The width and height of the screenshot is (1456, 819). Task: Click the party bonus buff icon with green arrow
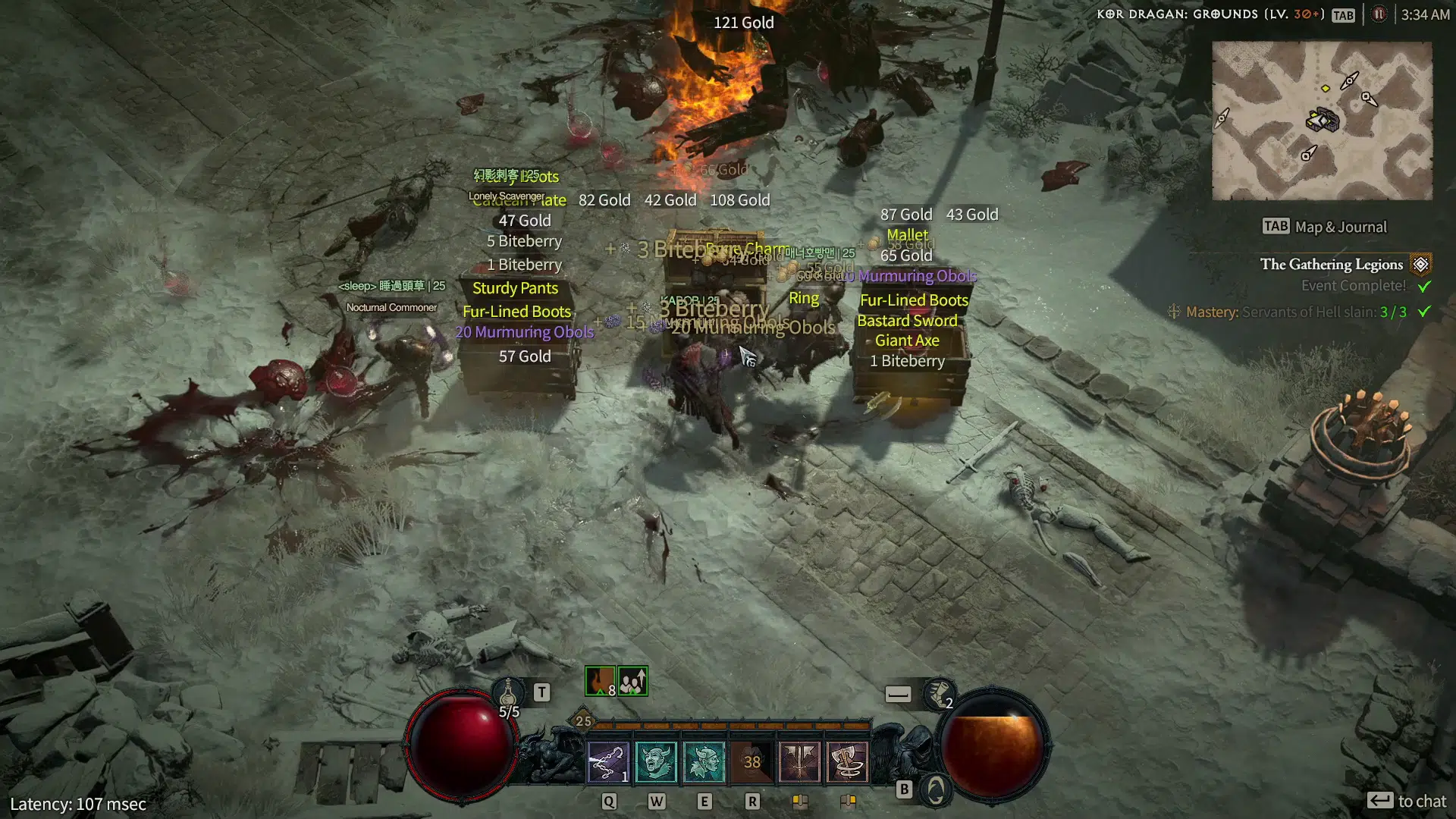[x=634, y=680]
